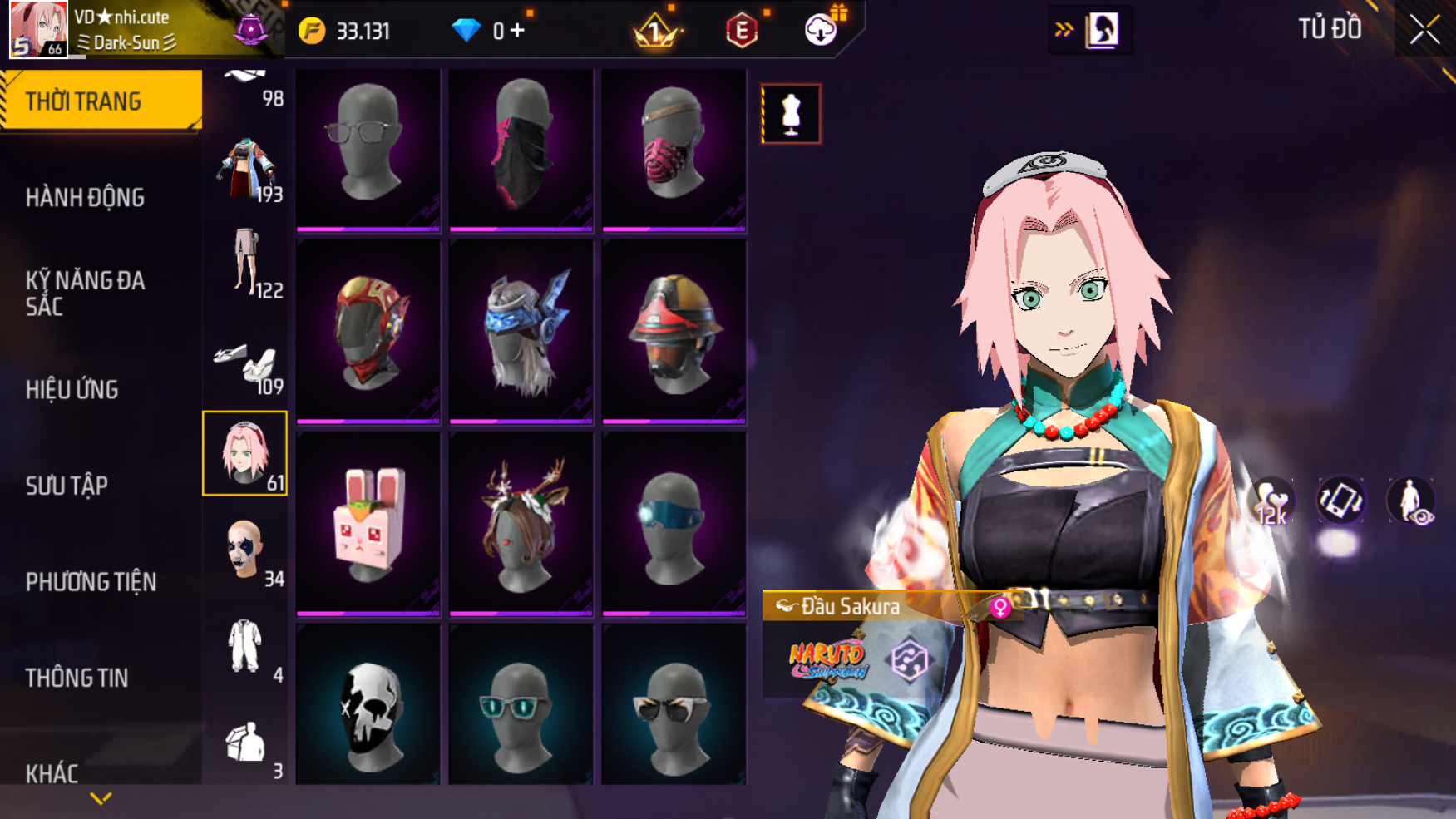Add diamonds with the plus button
Image resolution: width=1456 pixels, height=819 pixels.
[517, 31]
